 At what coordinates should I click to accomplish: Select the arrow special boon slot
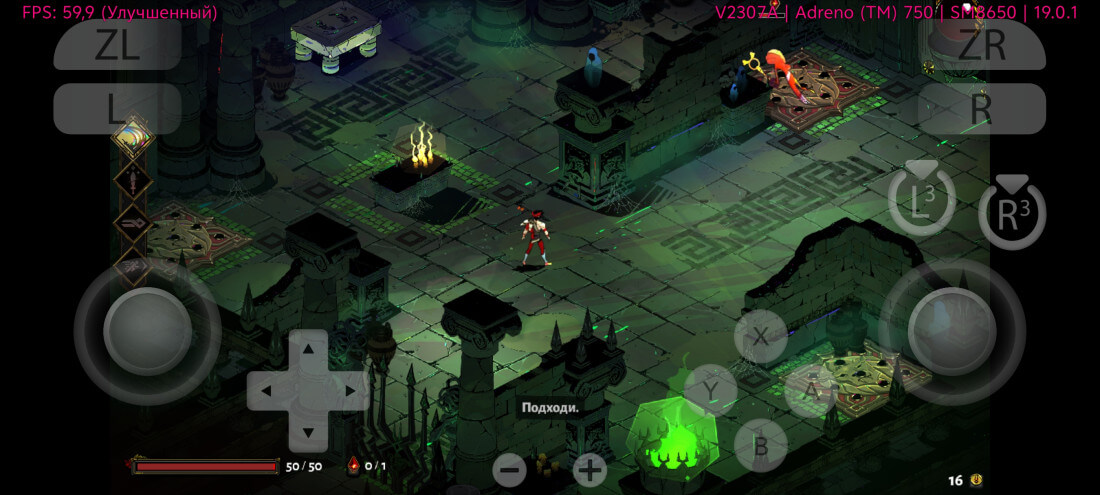click(131, 223)
